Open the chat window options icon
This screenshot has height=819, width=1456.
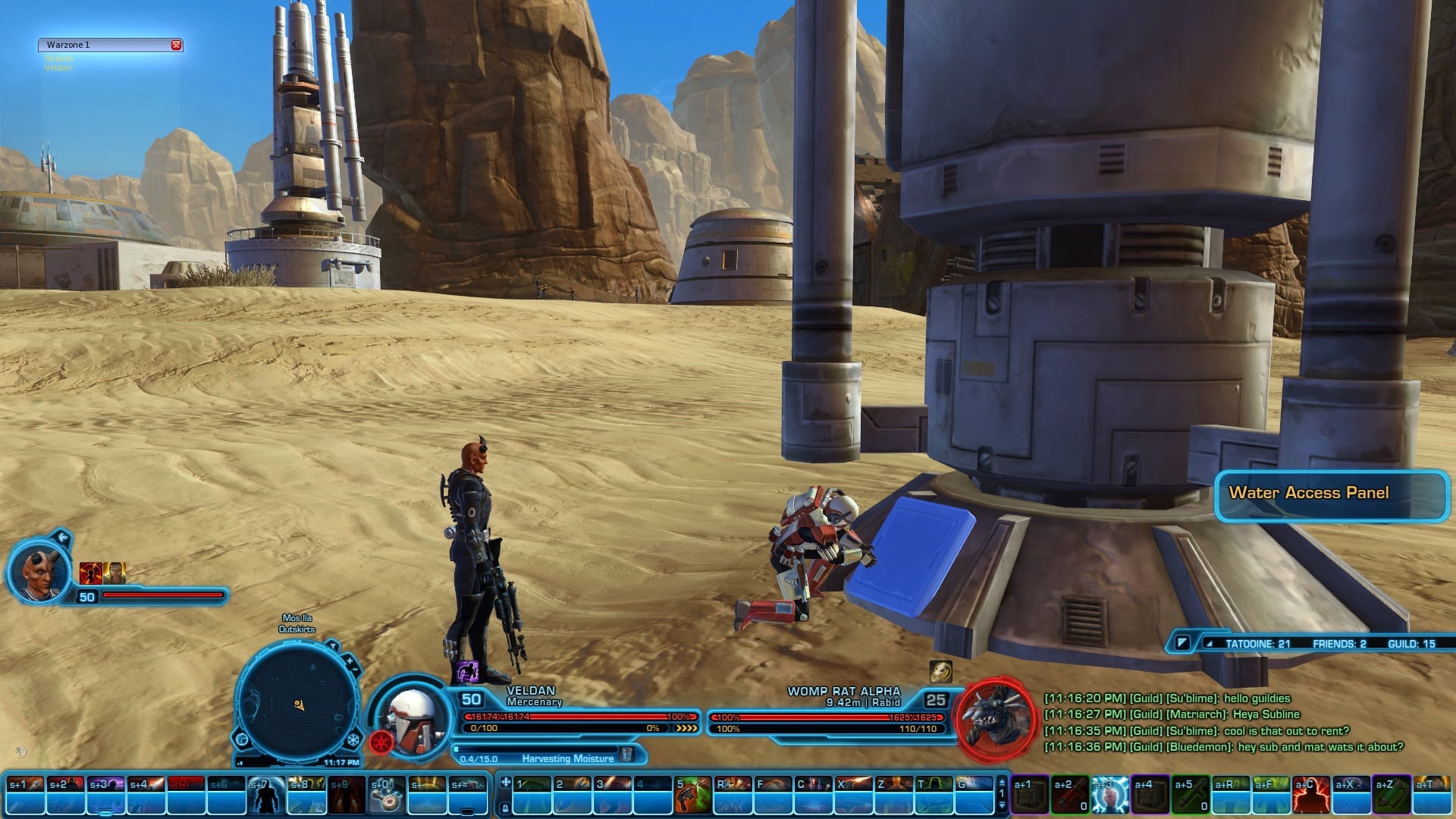(1181, 643)
